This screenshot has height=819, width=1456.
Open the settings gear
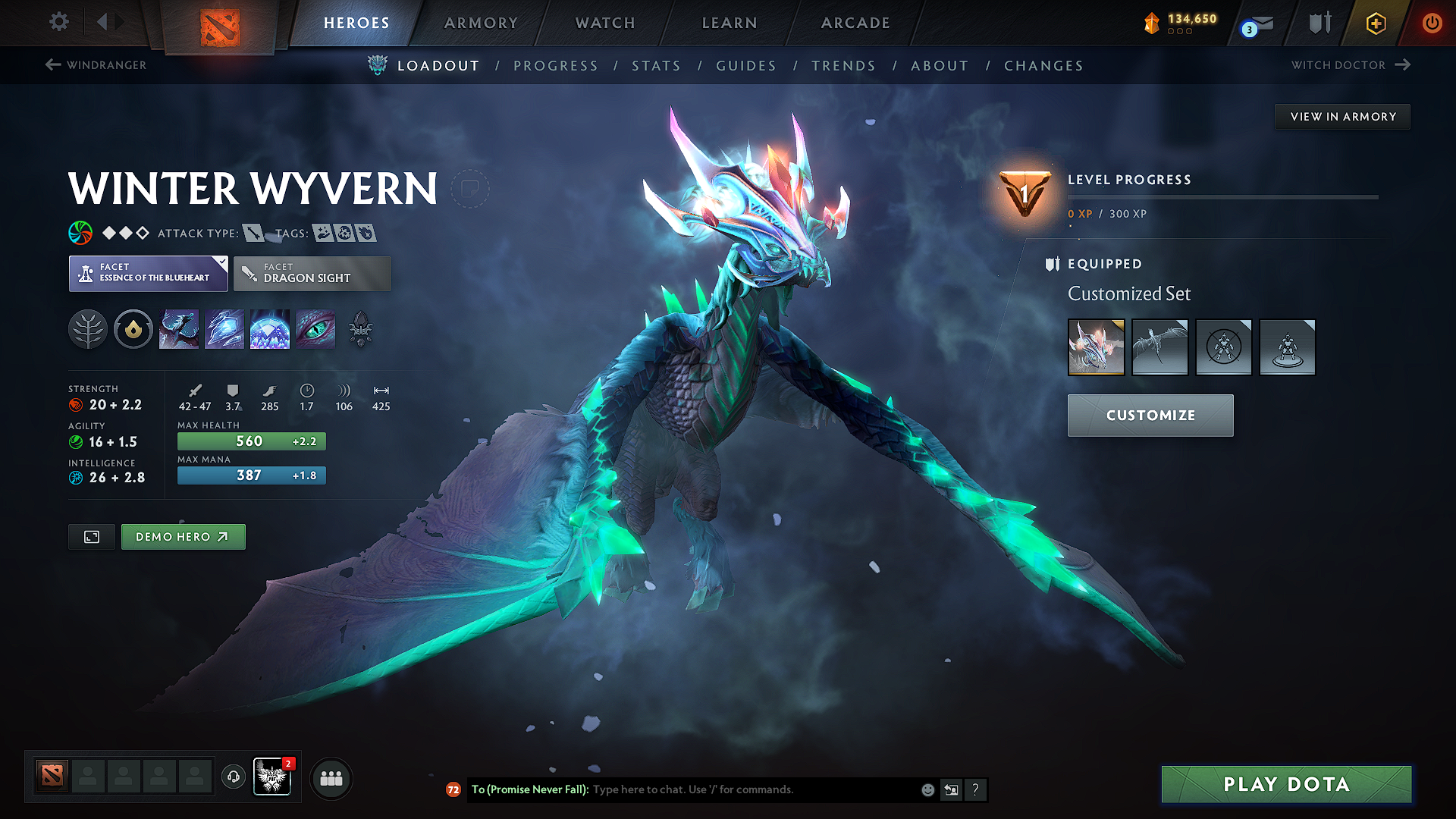coord(58,23)
